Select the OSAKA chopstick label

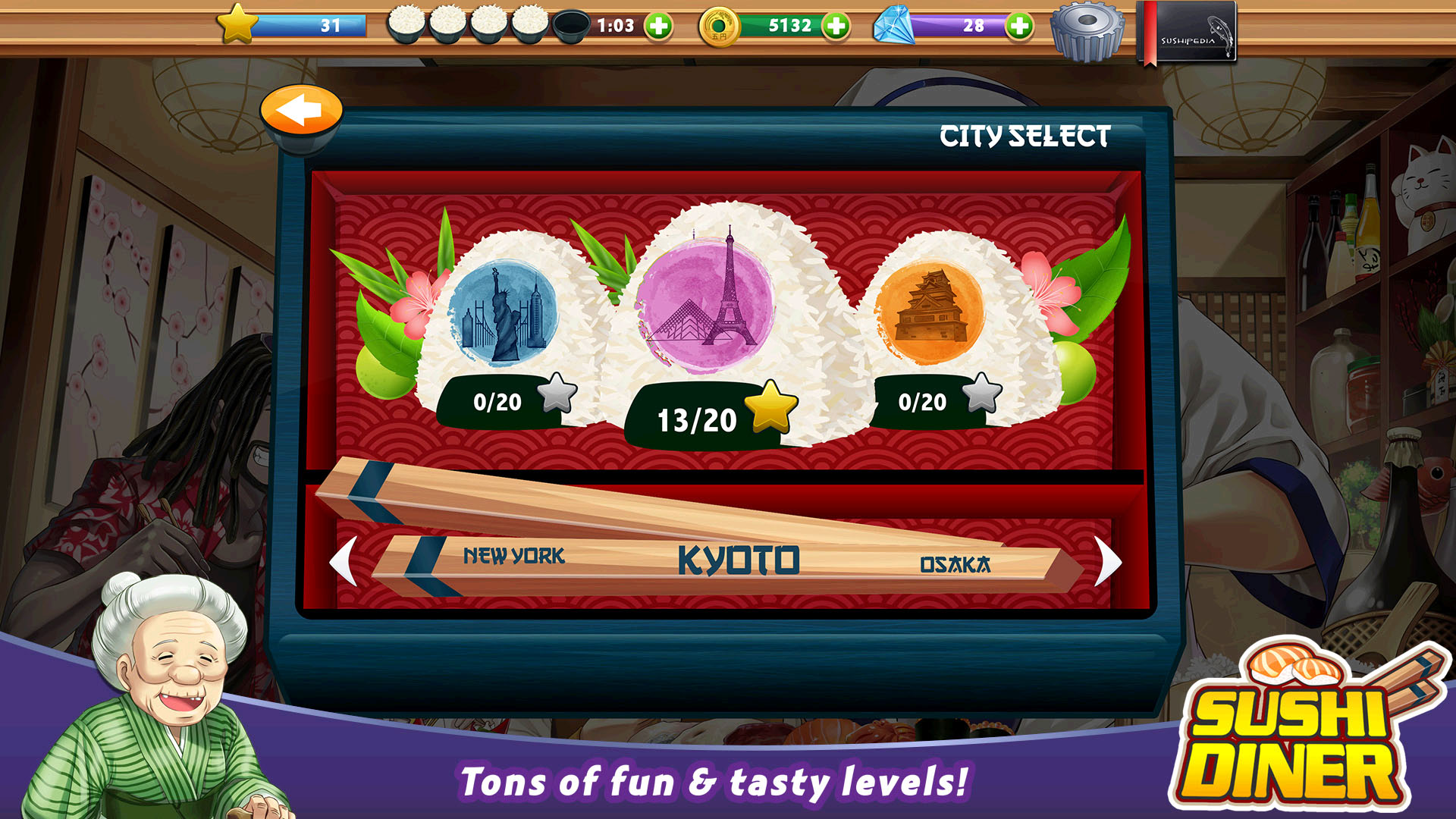(957, 563)
